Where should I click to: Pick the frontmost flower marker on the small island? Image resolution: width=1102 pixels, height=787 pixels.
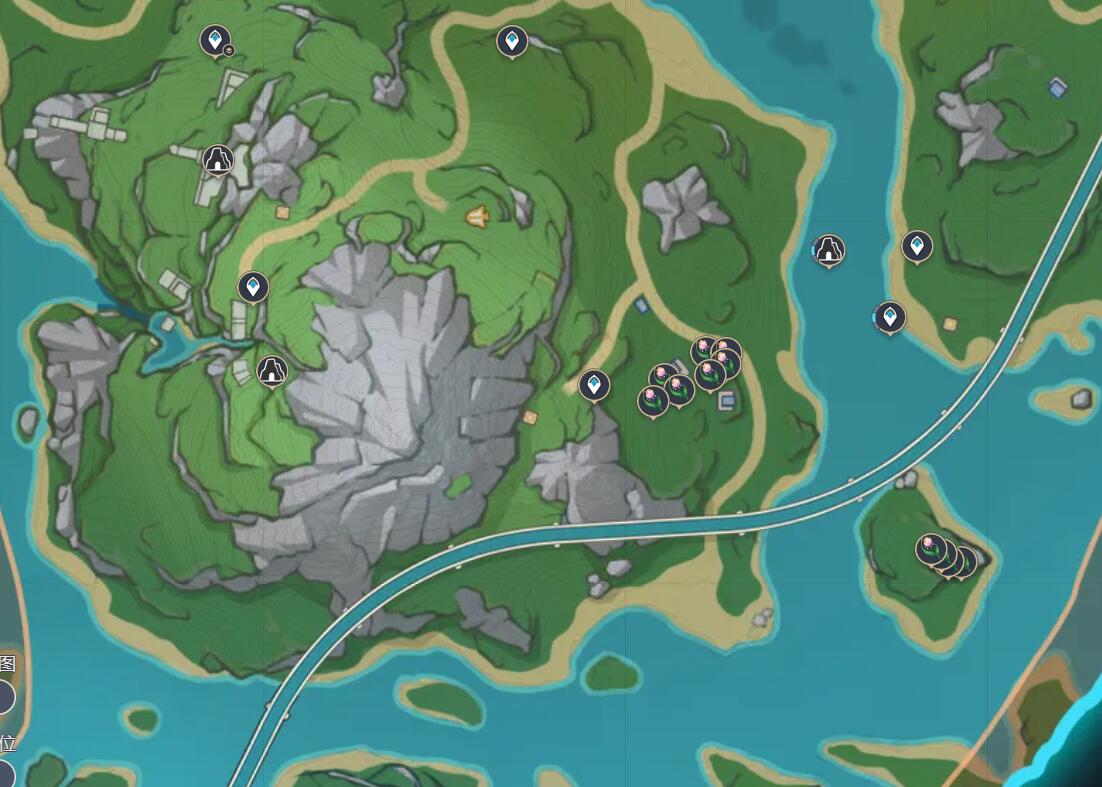tap(931, 548)
